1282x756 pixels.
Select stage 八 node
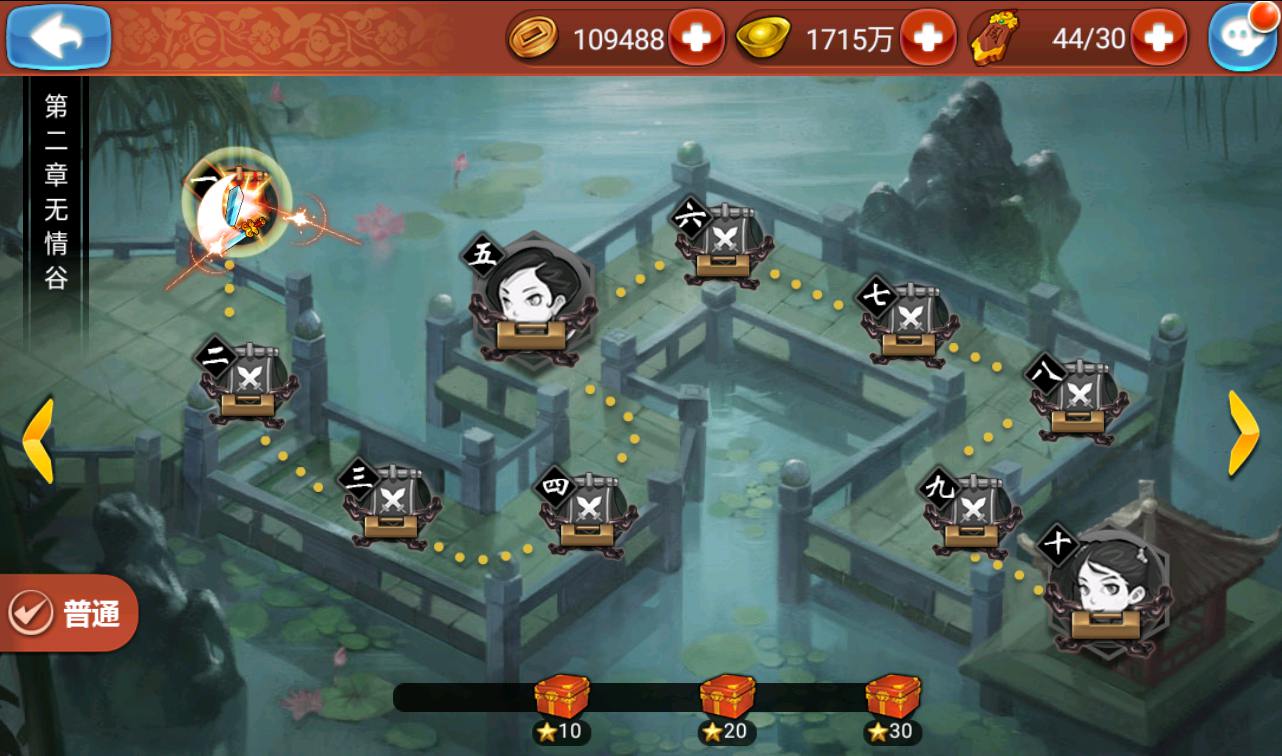pyautogui.click(x=1078, y=400)
